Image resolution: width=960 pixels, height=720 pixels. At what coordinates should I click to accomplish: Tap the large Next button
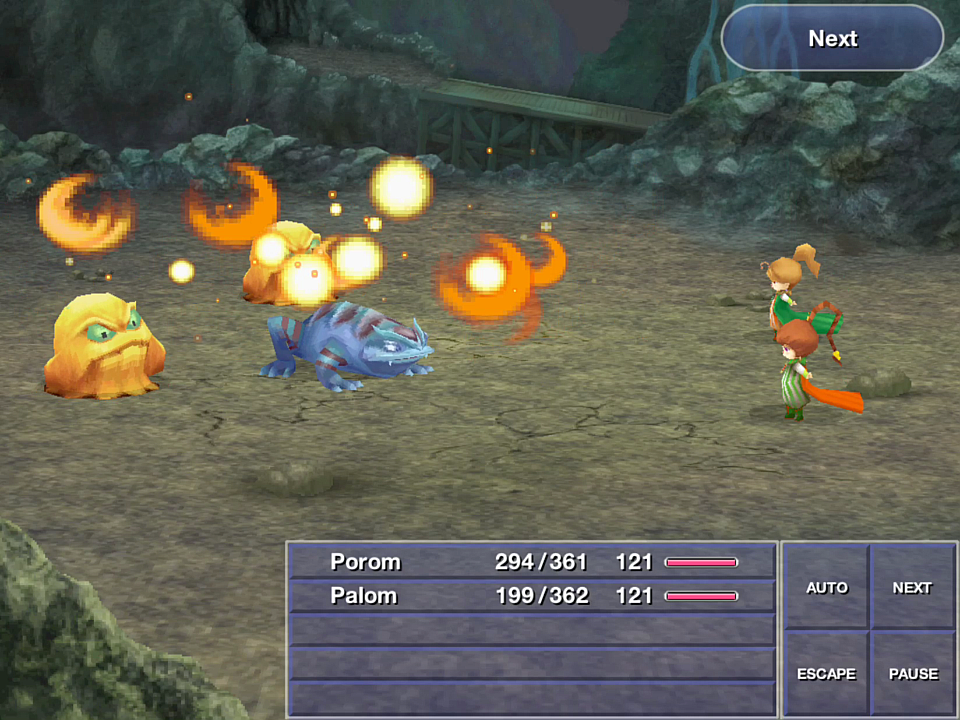[x=832, y=39]
